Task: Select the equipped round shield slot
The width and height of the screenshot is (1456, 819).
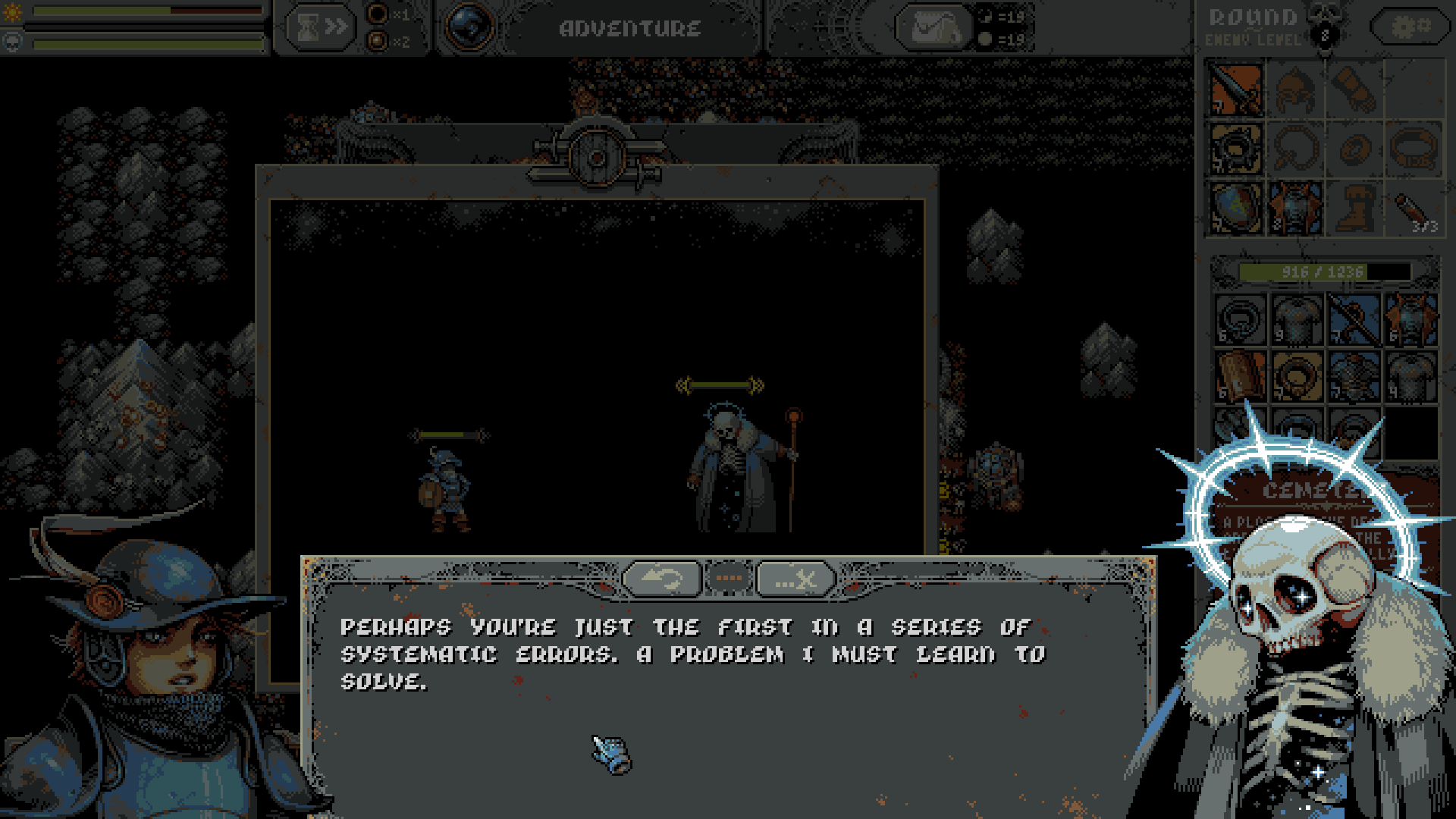Action: pyautogui.click(x=1236, y=208)
